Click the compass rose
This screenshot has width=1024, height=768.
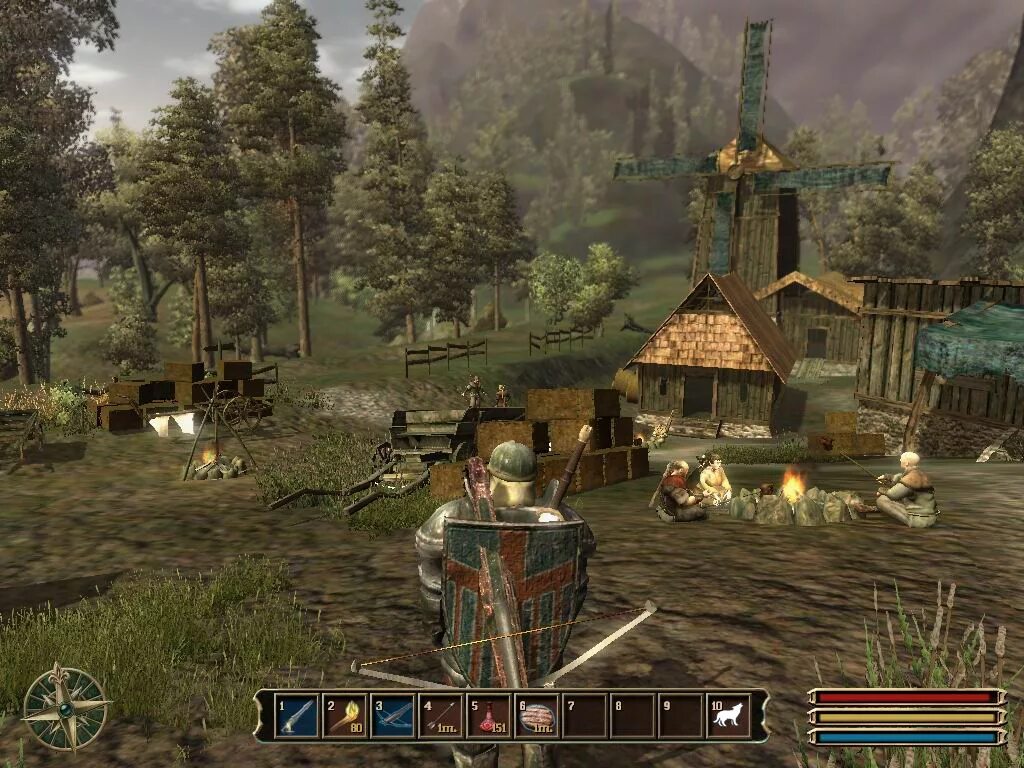click(x=66, y=707)
